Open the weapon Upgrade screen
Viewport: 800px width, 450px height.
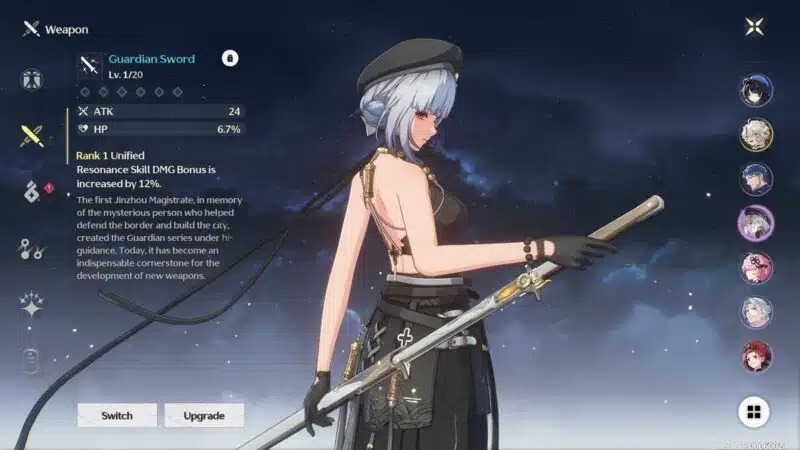[204, 415]
